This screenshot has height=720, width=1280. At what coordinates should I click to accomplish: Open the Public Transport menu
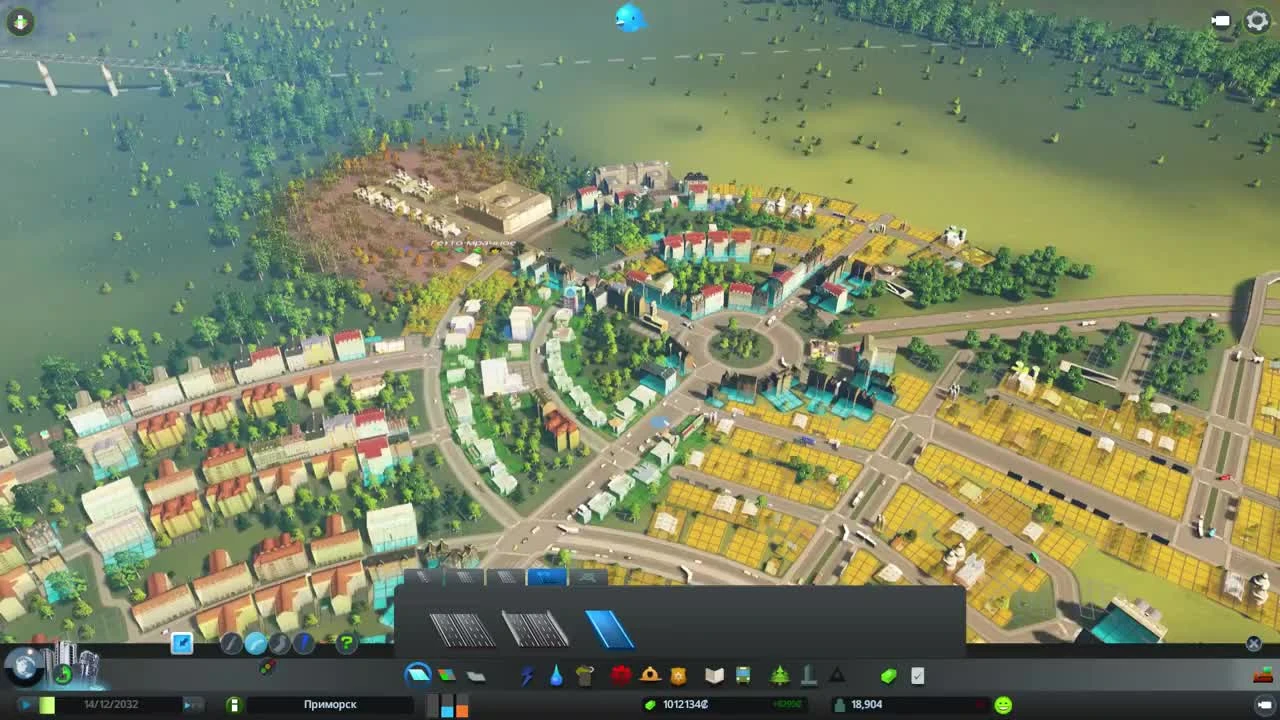tap(743, 674)
